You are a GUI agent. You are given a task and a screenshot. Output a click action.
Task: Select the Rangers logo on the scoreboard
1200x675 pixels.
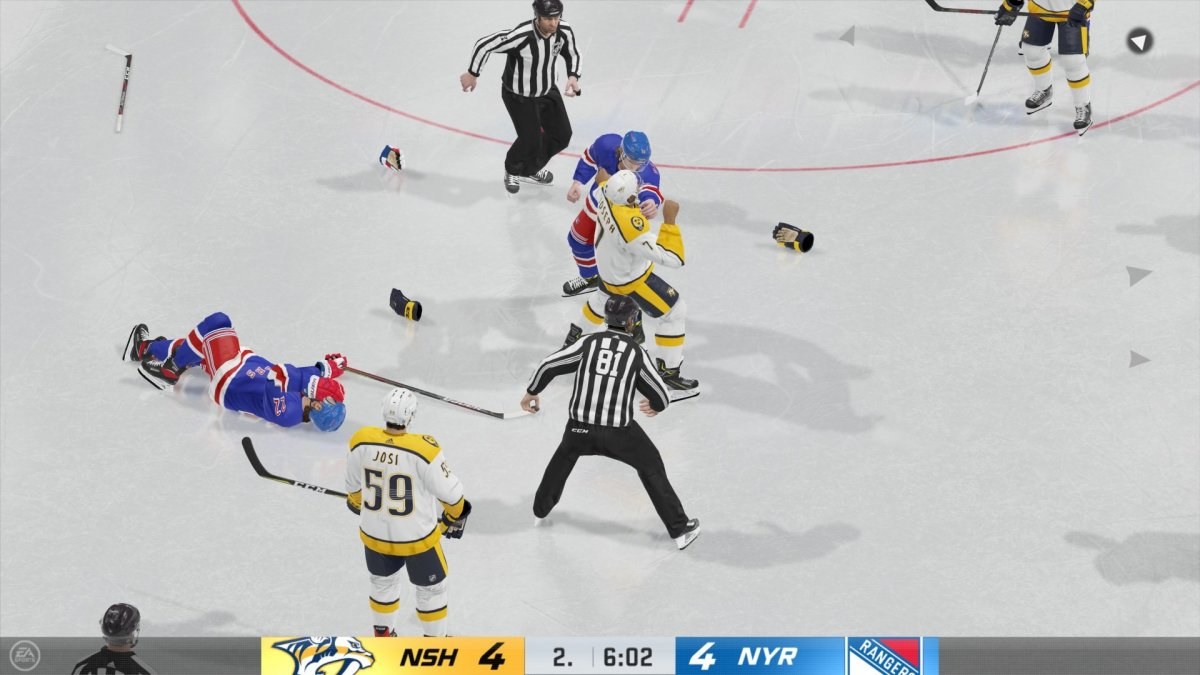point(884,656)
